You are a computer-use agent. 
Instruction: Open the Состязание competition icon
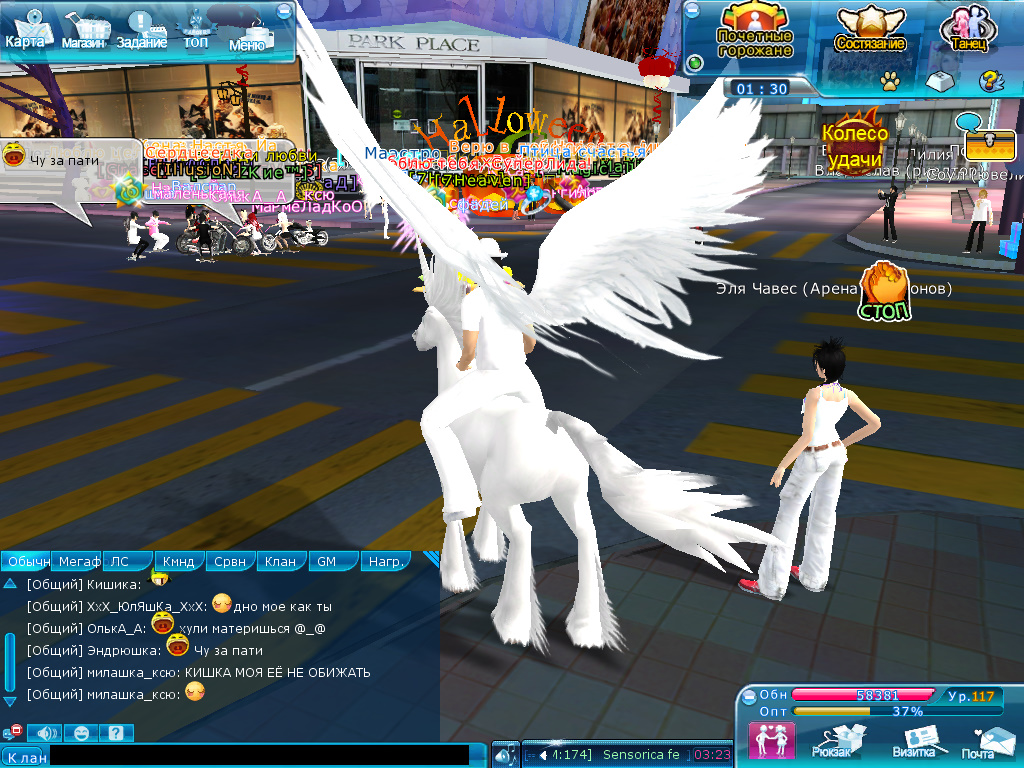[x=870, y=30]
